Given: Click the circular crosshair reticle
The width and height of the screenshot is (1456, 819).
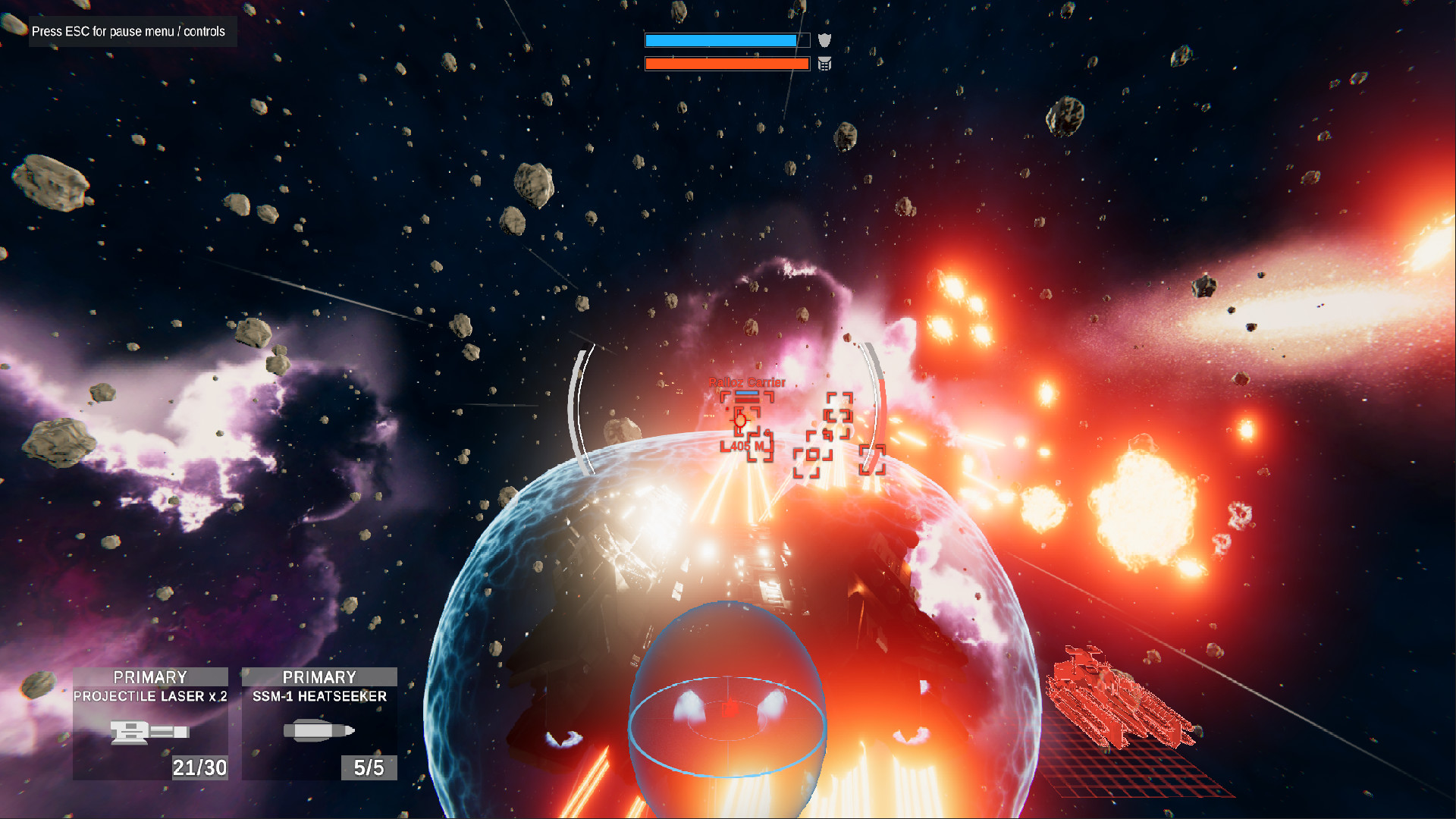Looking at the screenshot, I should tap(739, 421).
